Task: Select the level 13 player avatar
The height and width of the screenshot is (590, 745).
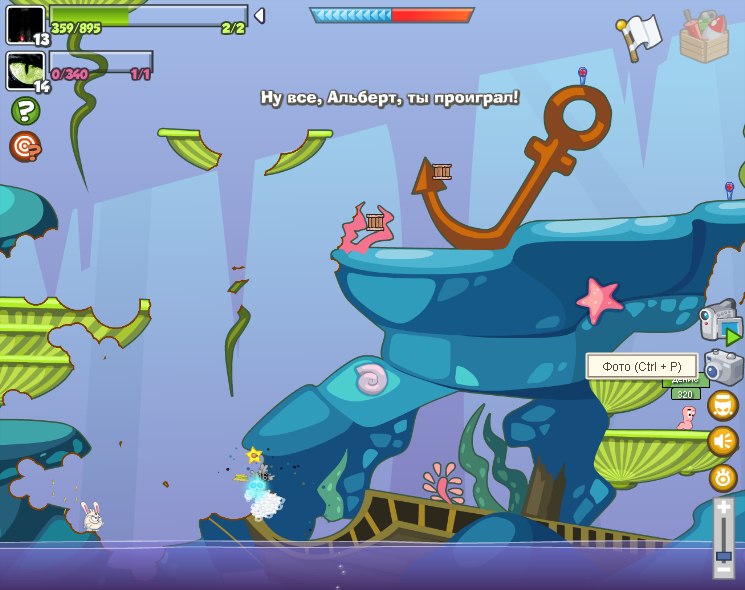Action: pyautogui.click(x=25, y=24)
